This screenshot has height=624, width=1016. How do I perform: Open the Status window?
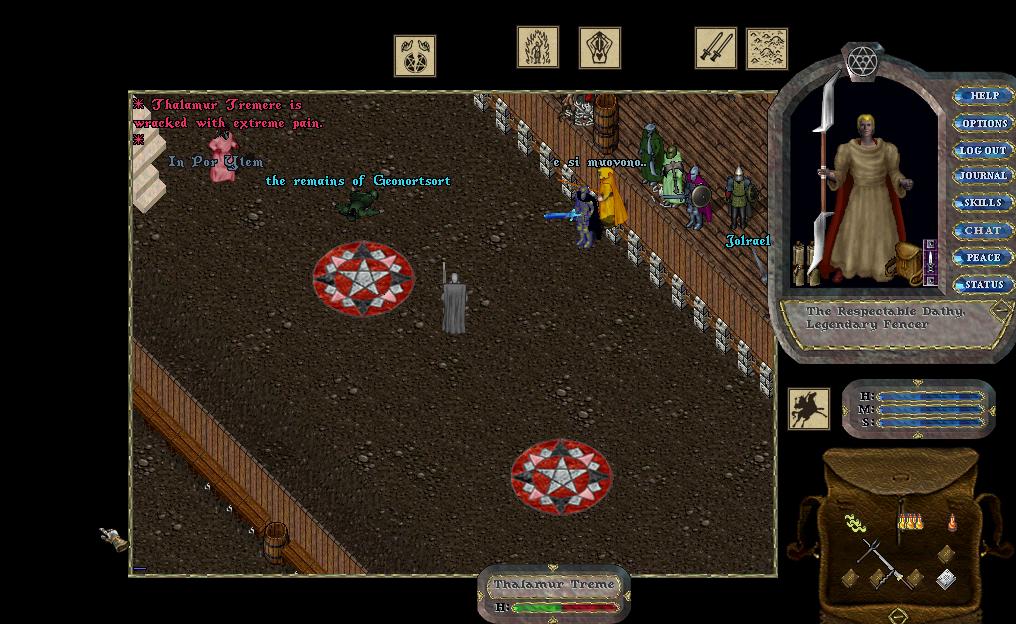[x=983, y=284]
